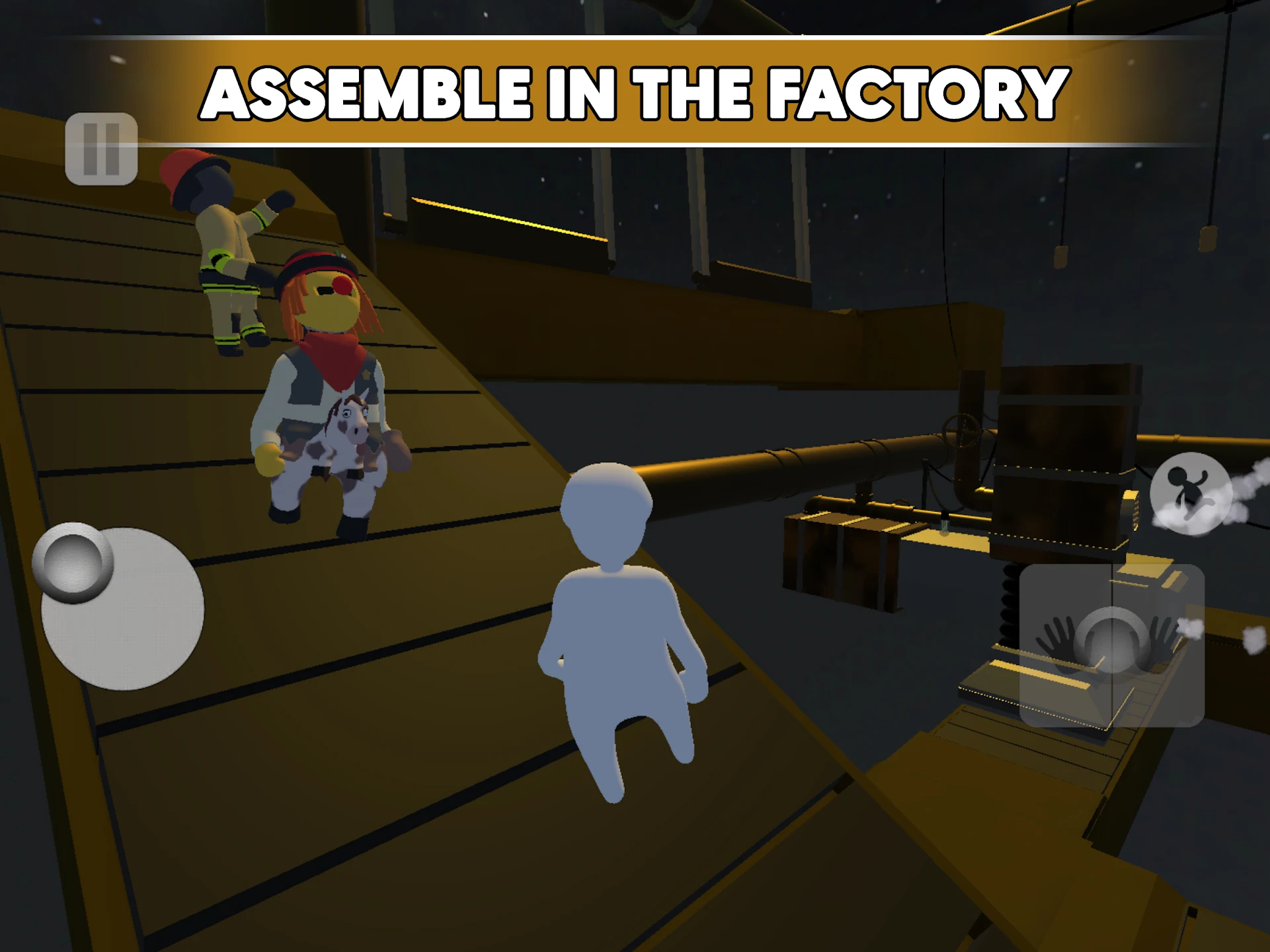Tap the crate stack near the press machine
Image resolution: width=1270 pixels, height=952 pixels.
click(x=840, y=555)
